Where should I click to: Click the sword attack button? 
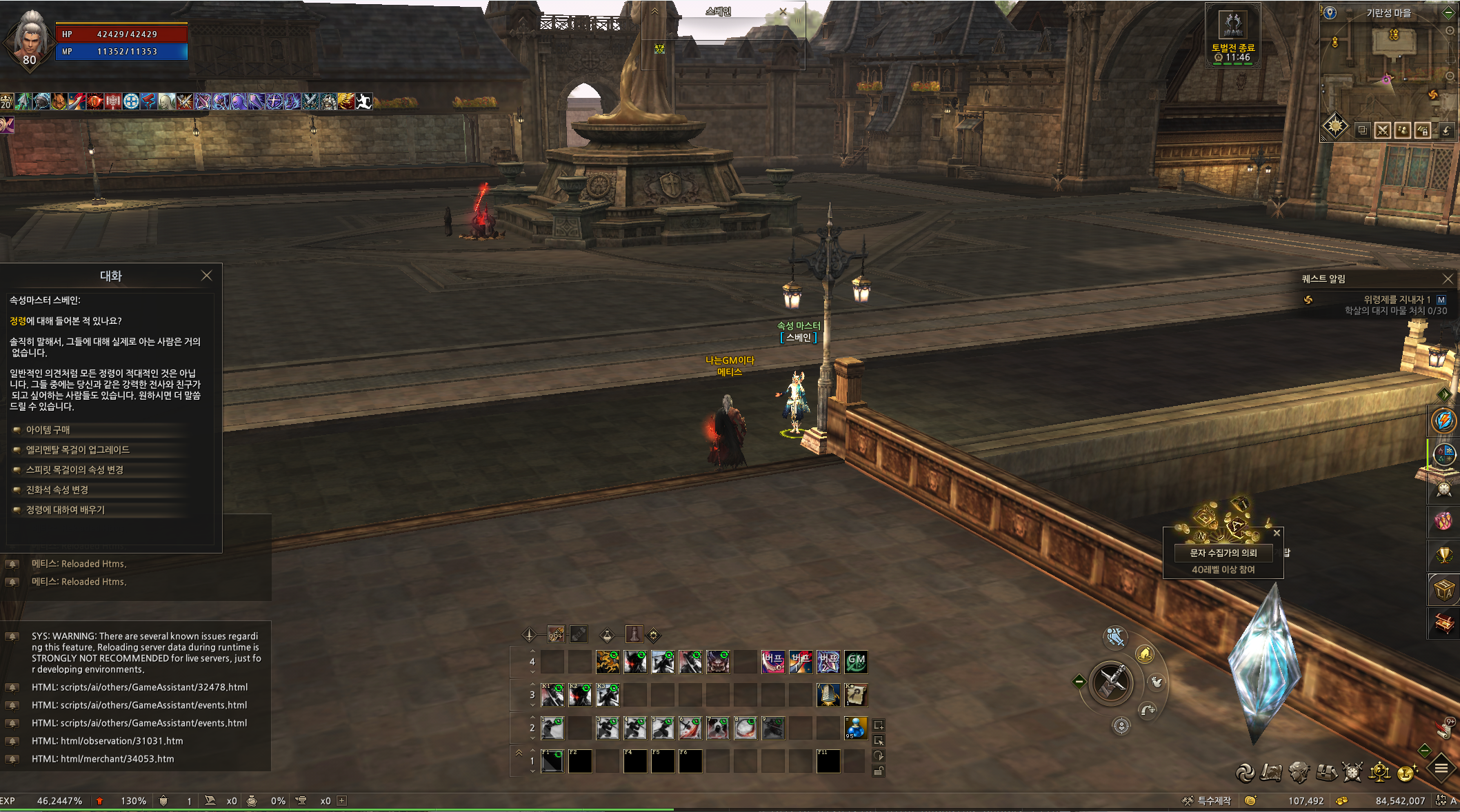tap(1110, 682)
